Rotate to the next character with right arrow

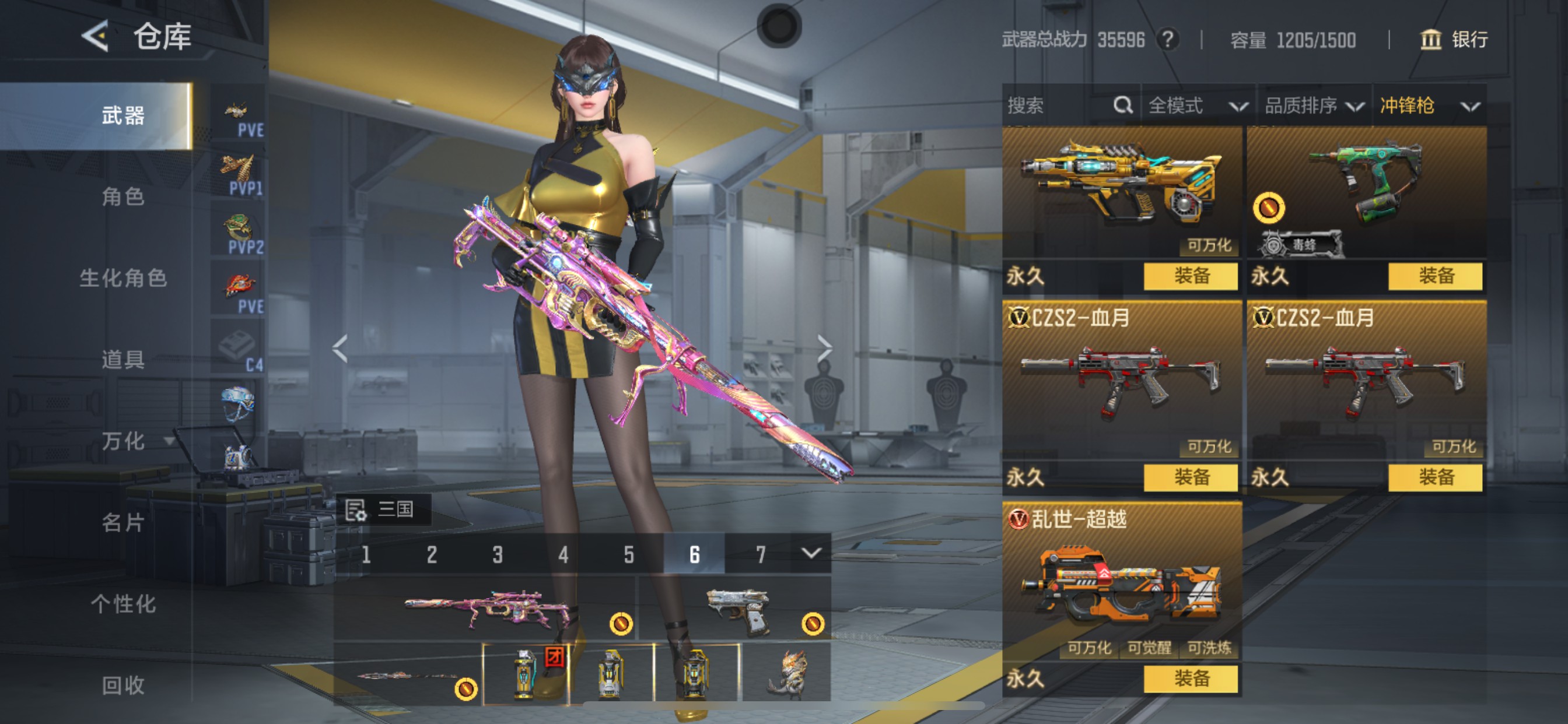pyautogui.click(x=824, y=348)
